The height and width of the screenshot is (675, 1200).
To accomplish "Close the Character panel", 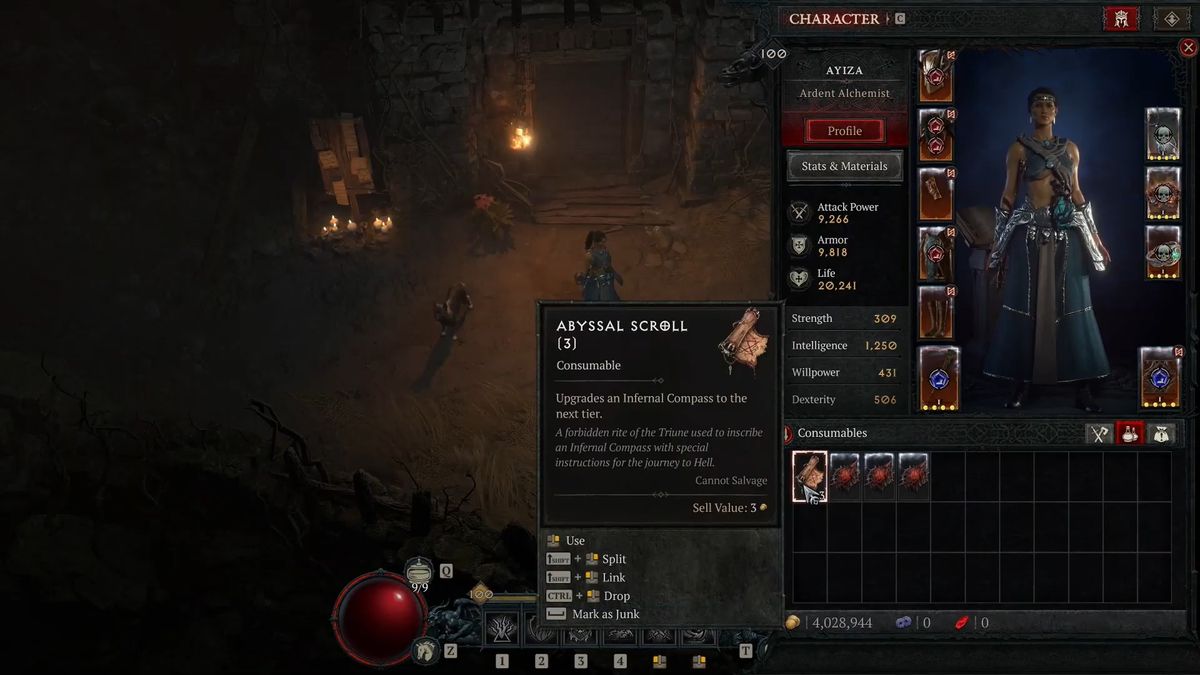I will (1188, 47).
